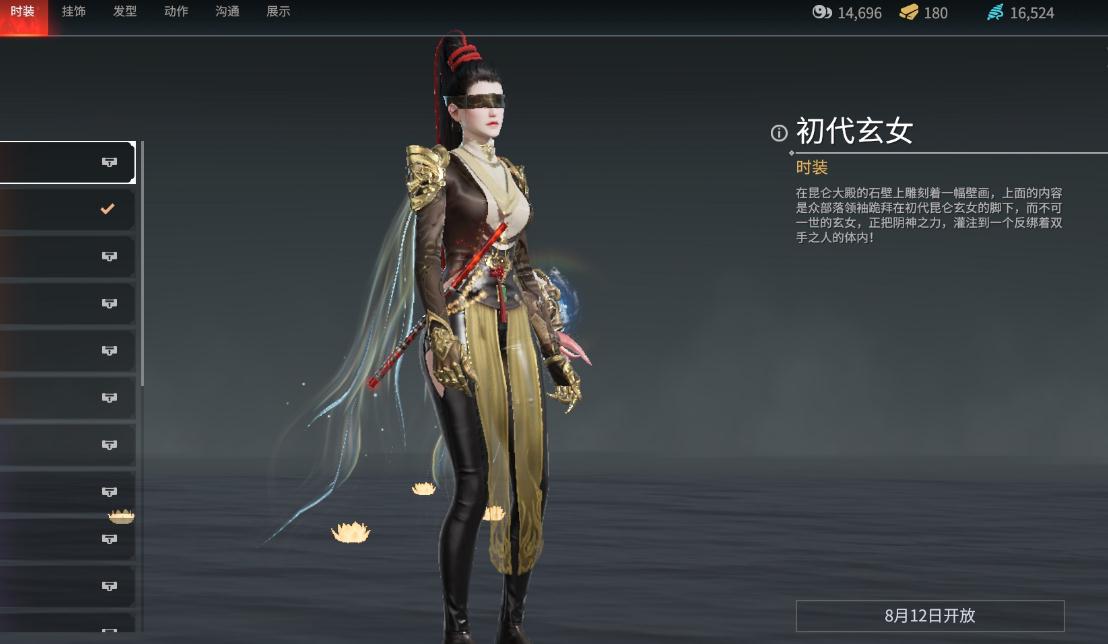1108x644 pixels.
Task: Choose the white-outlined outfit row
Action: [67, 162]
